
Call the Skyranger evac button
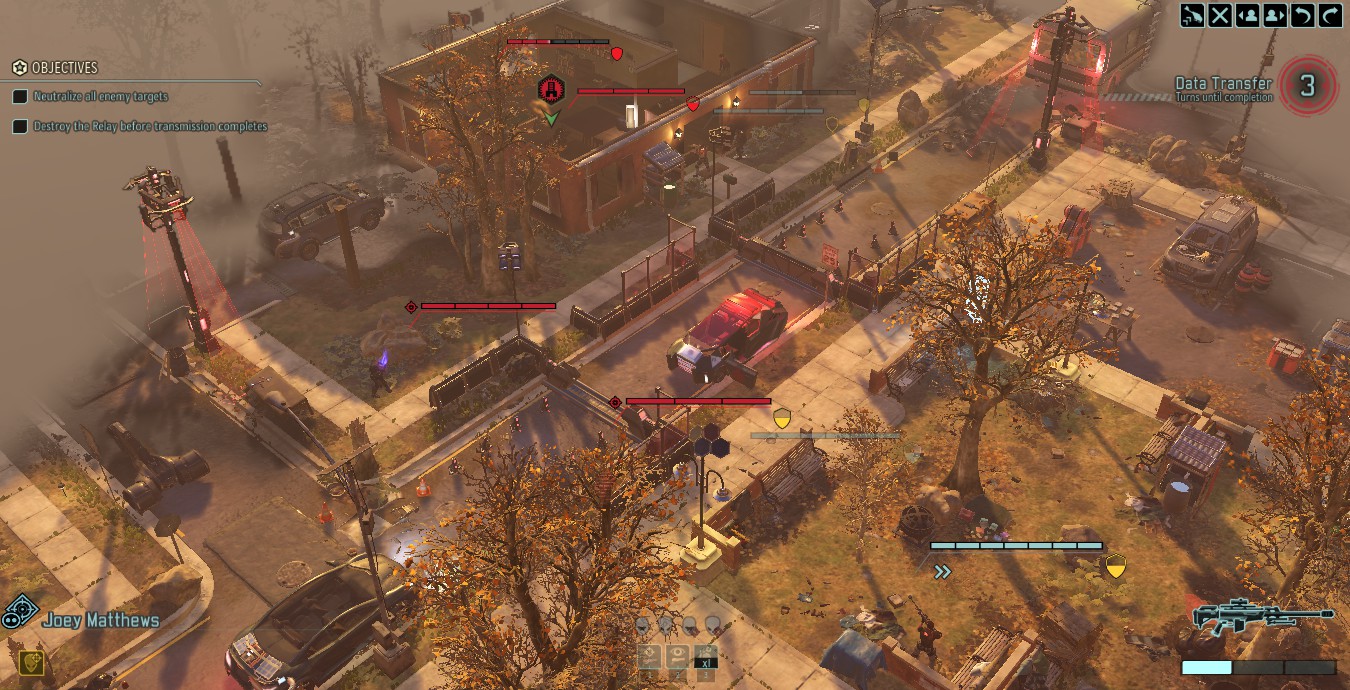click(1193, 15)
